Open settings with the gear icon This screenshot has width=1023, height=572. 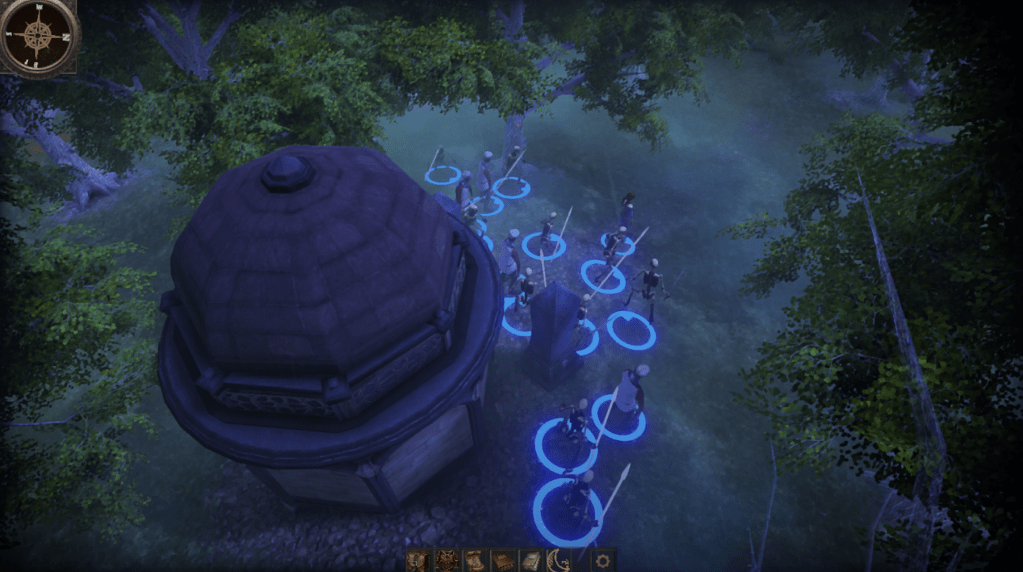point(602,560)
